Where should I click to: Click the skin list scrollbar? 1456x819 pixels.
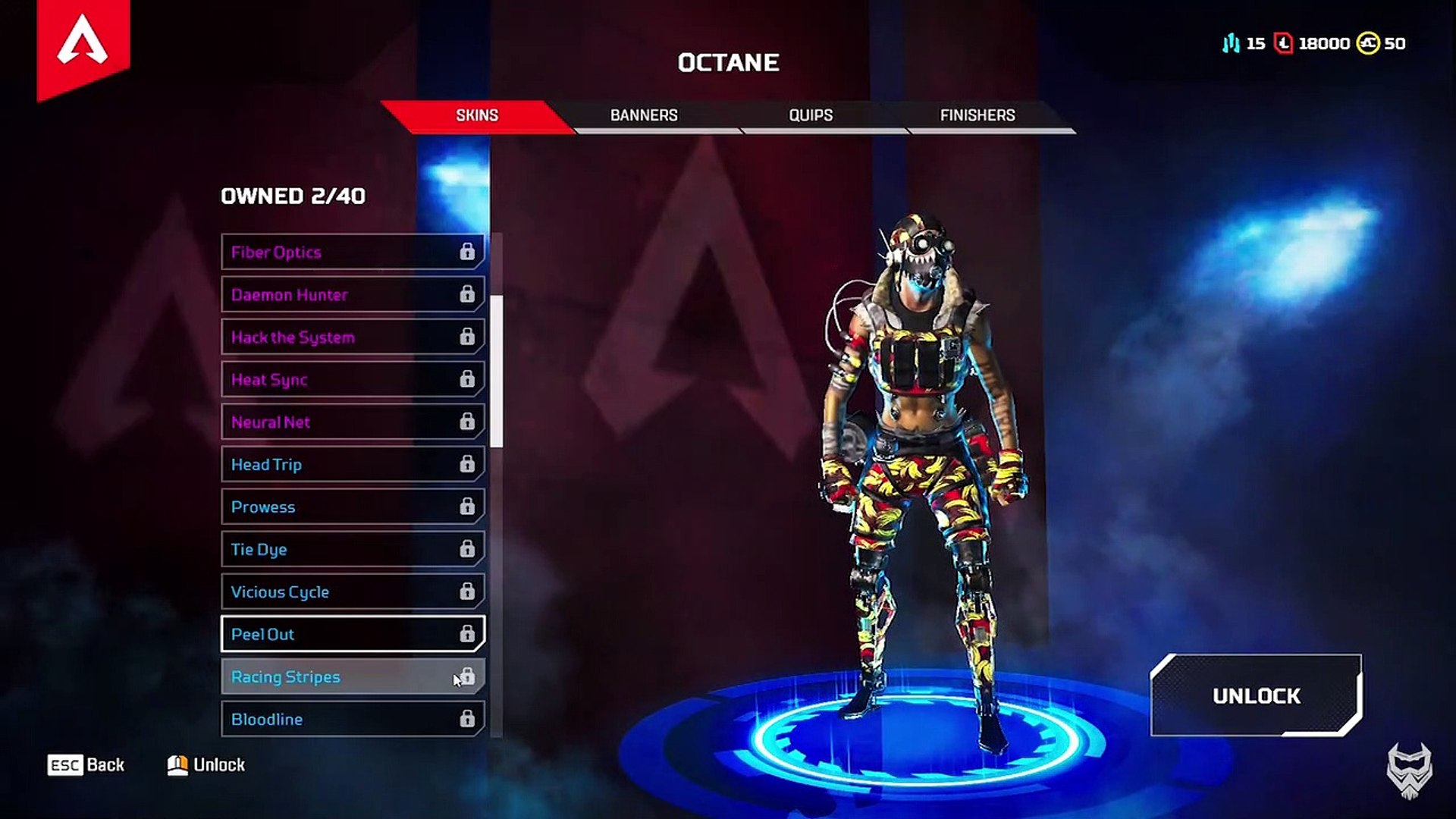[x=497, y=372]
